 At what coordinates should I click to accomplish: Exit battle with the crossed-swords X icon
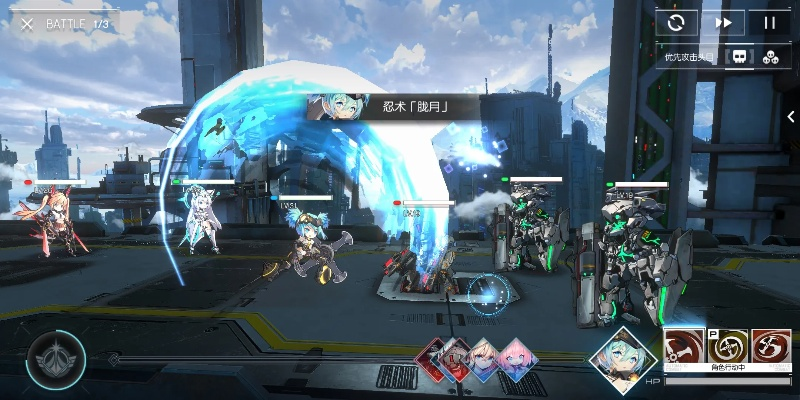coord(27,23)
